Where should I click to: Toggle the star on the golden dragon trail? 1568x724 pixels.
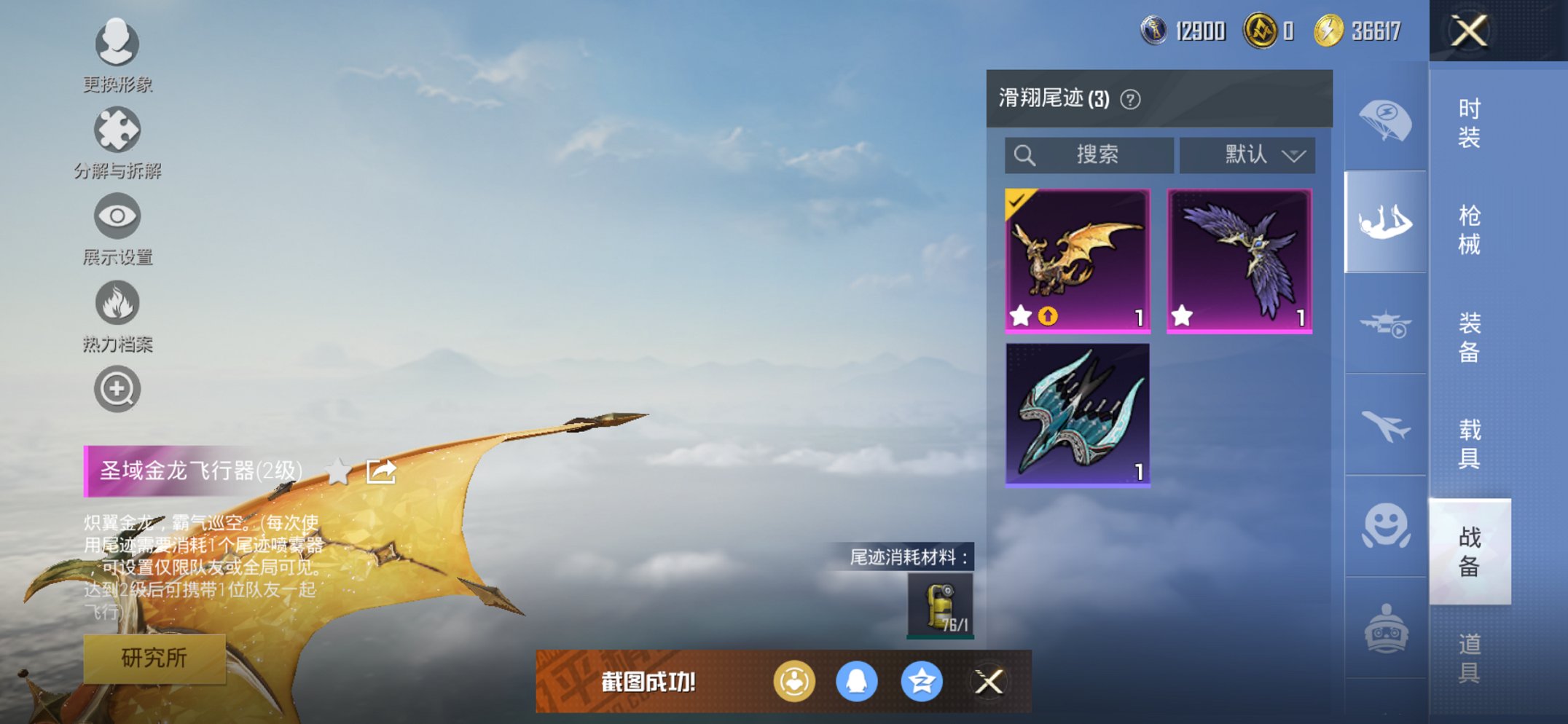tap(1022, 316)
